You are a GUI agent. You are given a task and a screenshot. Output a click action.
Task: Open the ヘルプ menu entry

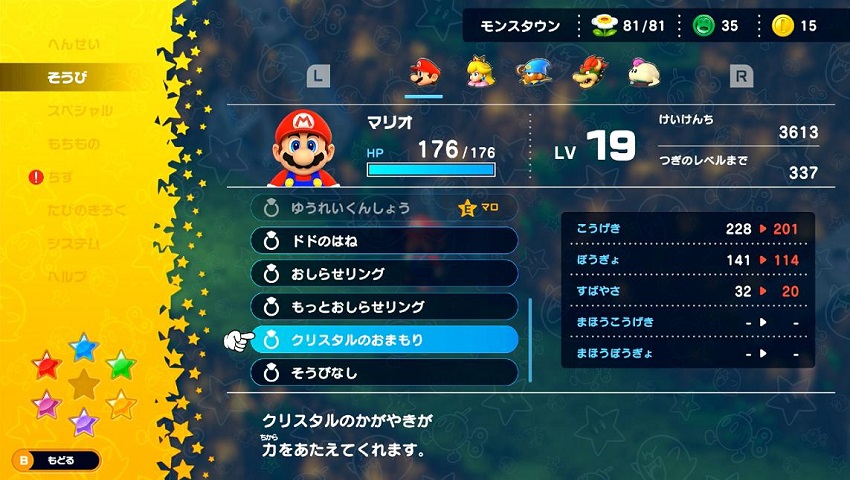pos(68,276)
